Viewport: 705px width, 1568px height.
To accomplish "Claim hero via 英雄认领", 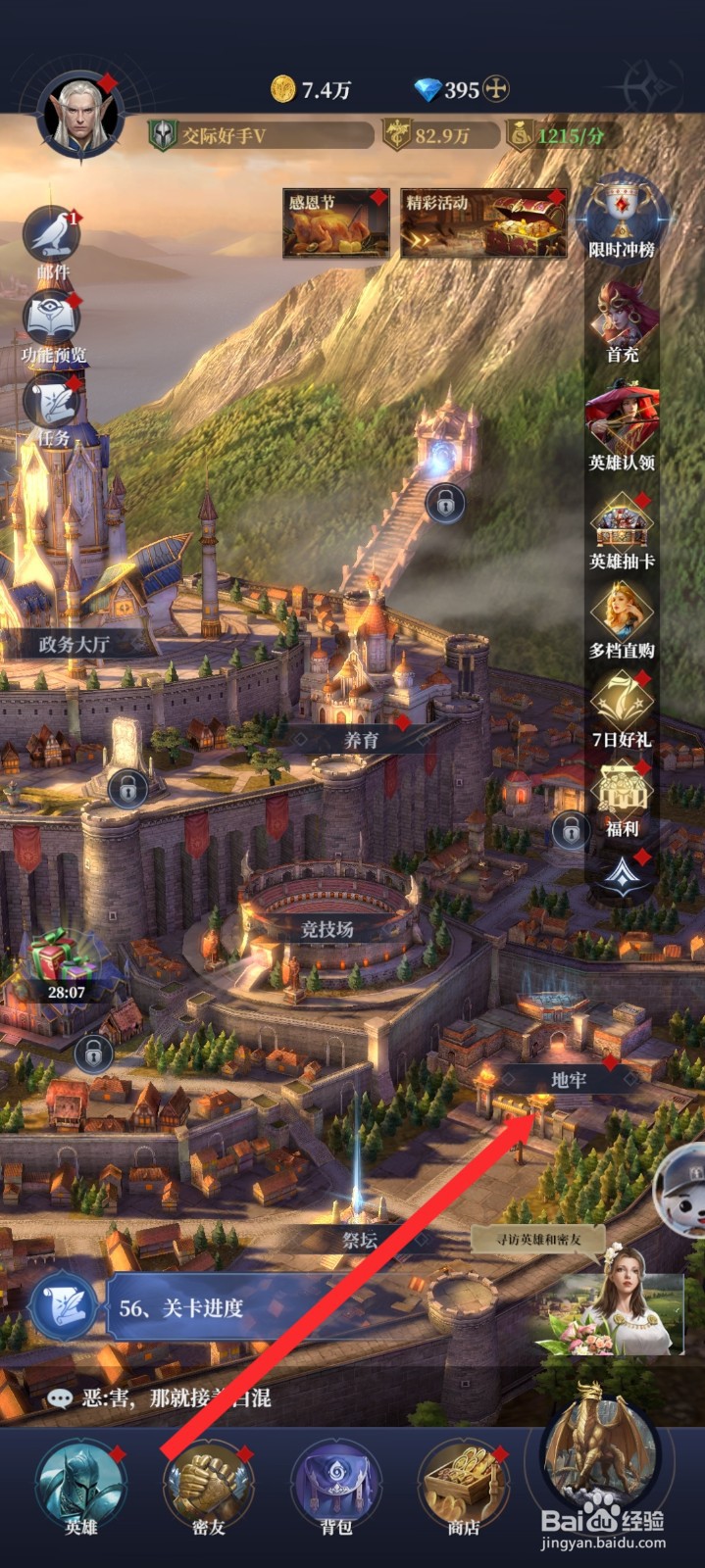I will coord(622,424).
